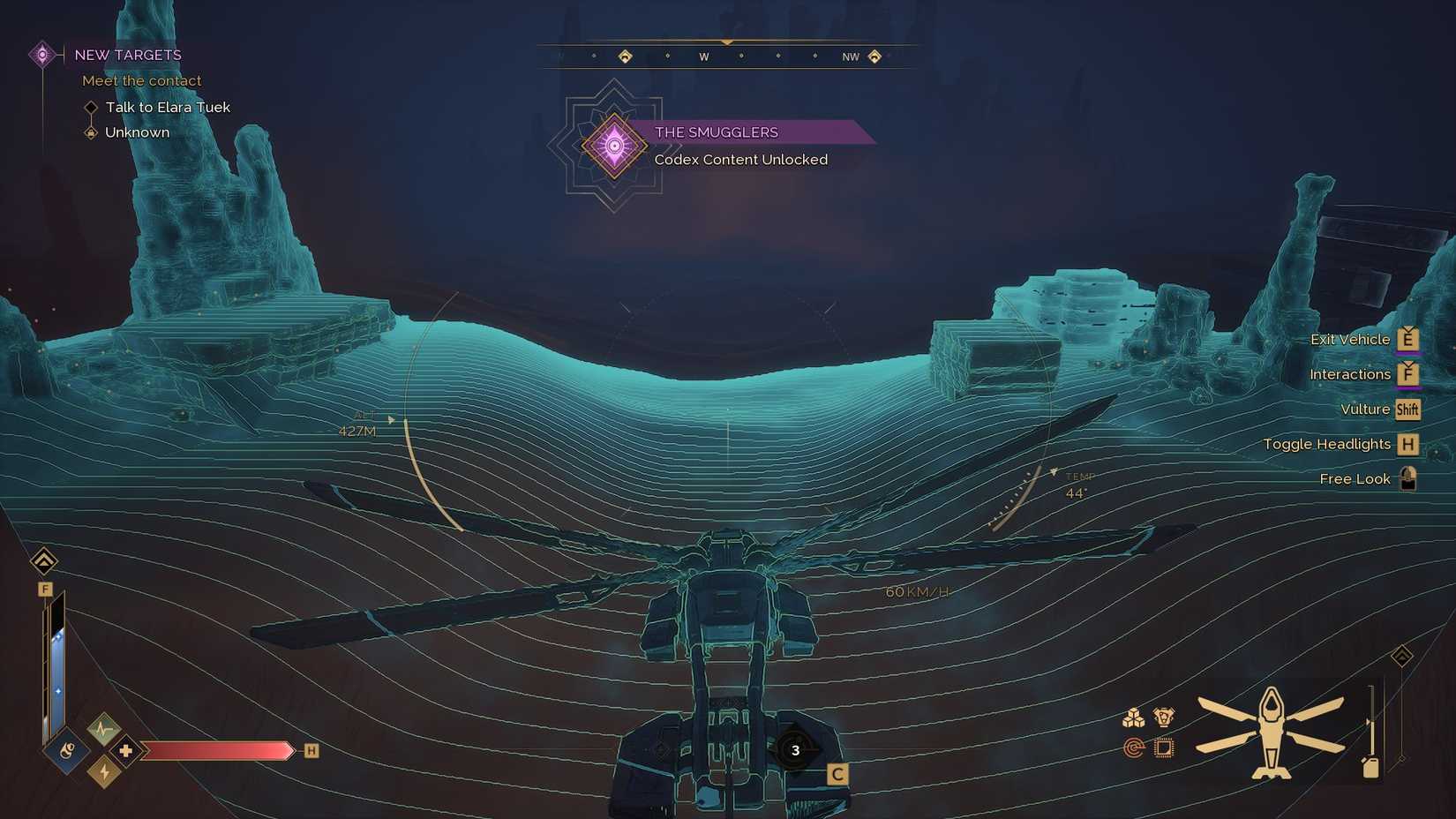The image size is (1456, 819).
Task: Select the W heading on the compass bar
Action: (704, 56)
